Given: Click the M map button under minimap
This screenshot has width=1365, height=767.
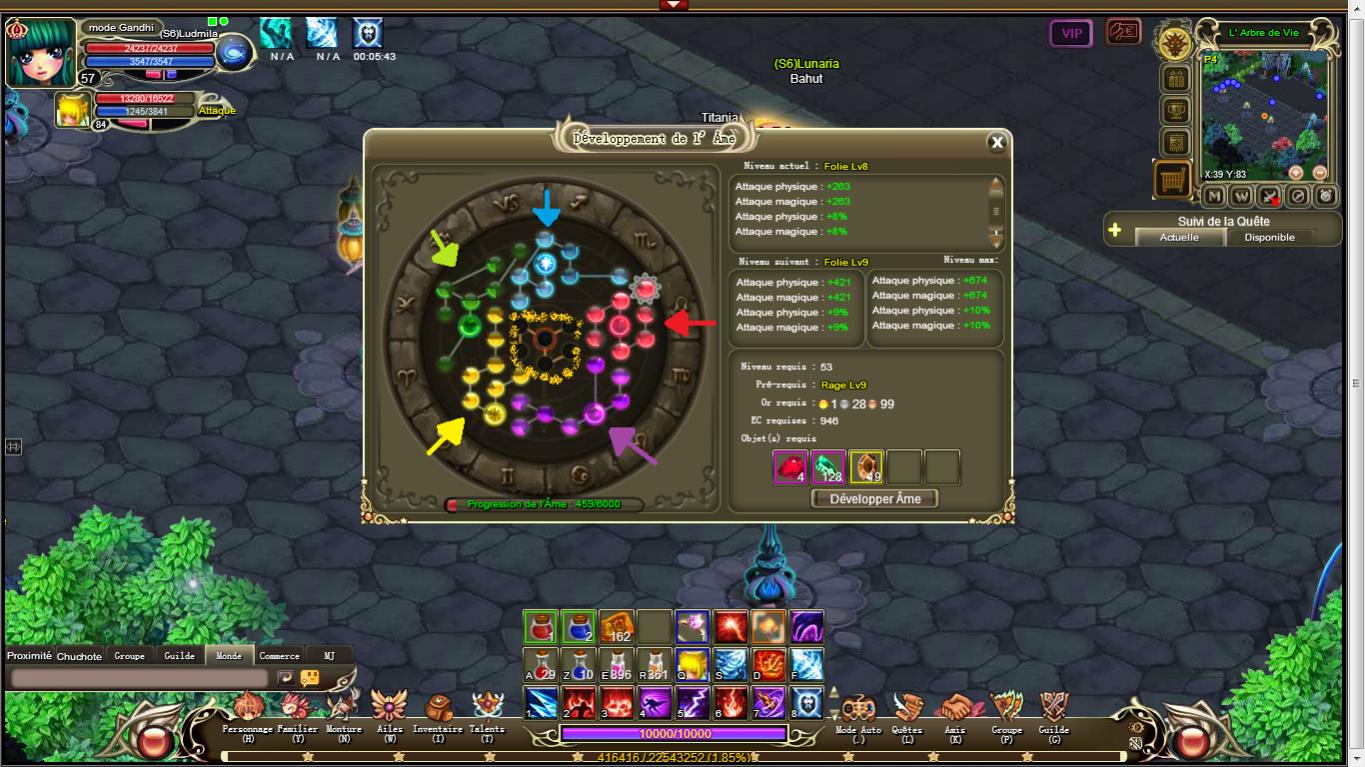Looking at the screenshot, I should 1214,197.
